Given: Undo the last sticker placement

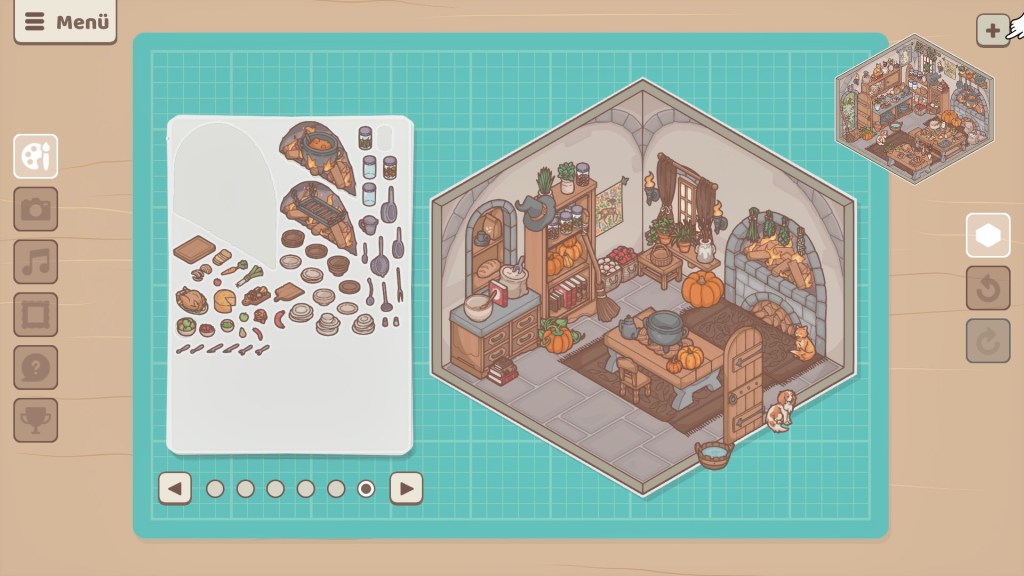Looking at the screenshot, I should click(x=988, y=289).
